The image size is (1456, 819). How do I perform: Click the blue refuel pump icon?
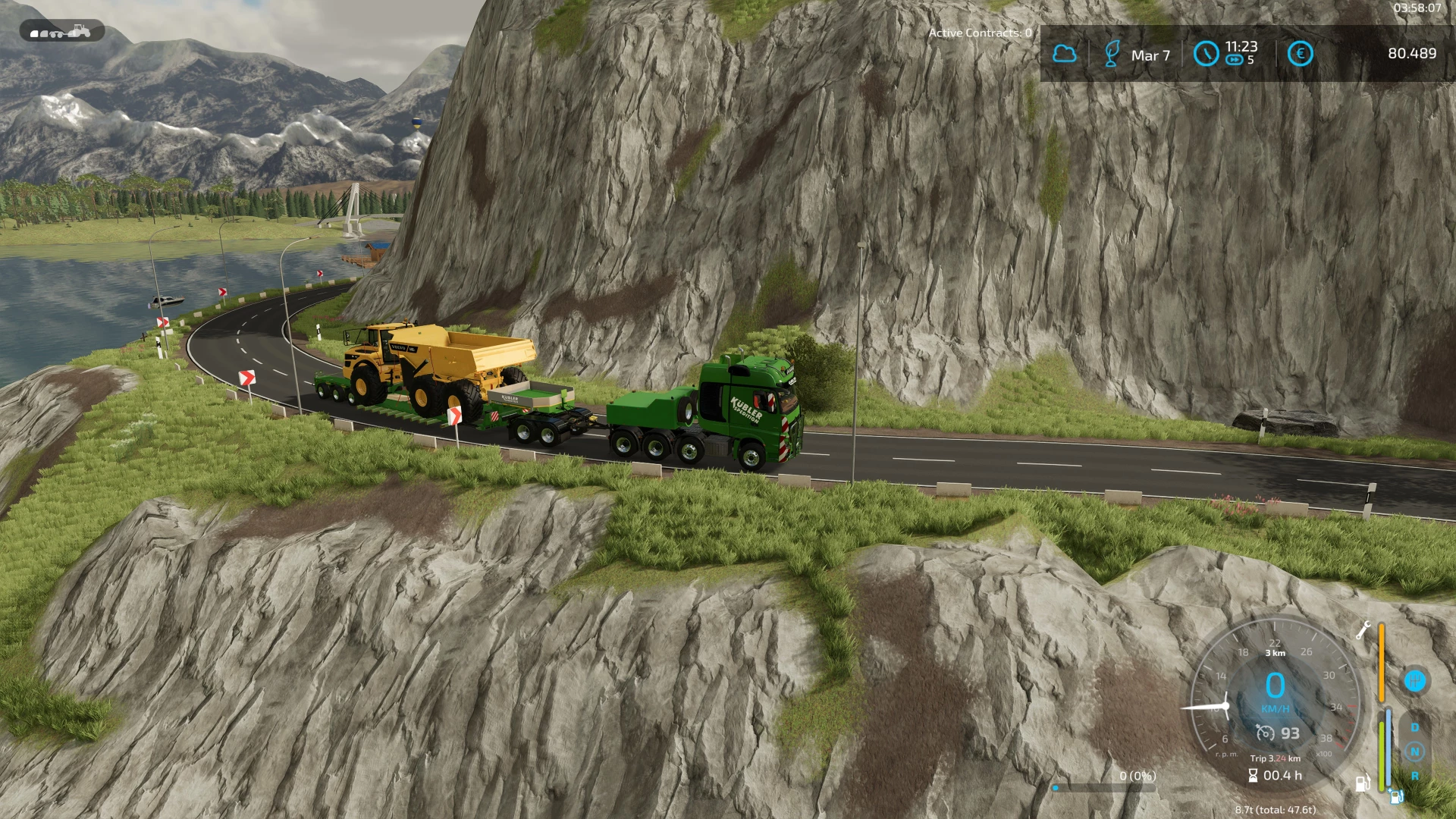point(1396,796)
